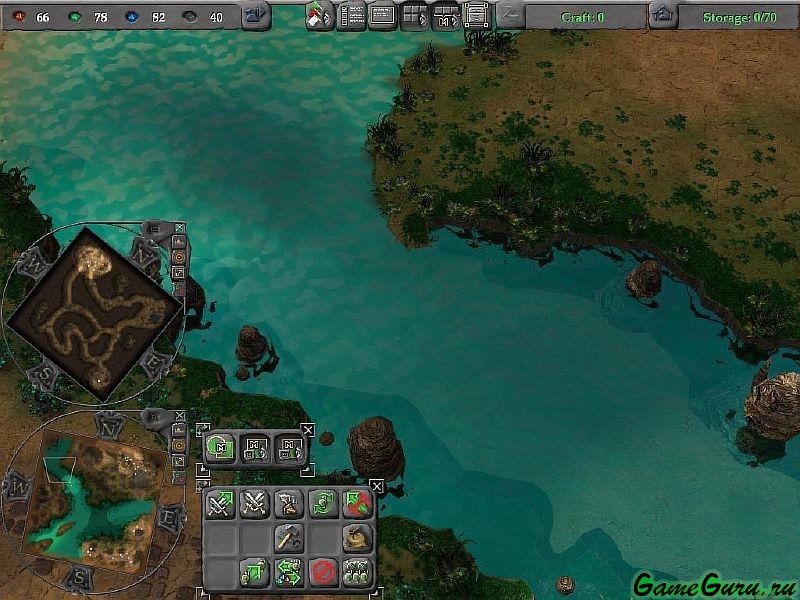Close the three-button formation panel
The image size is (800, 600).
(307, 430)
